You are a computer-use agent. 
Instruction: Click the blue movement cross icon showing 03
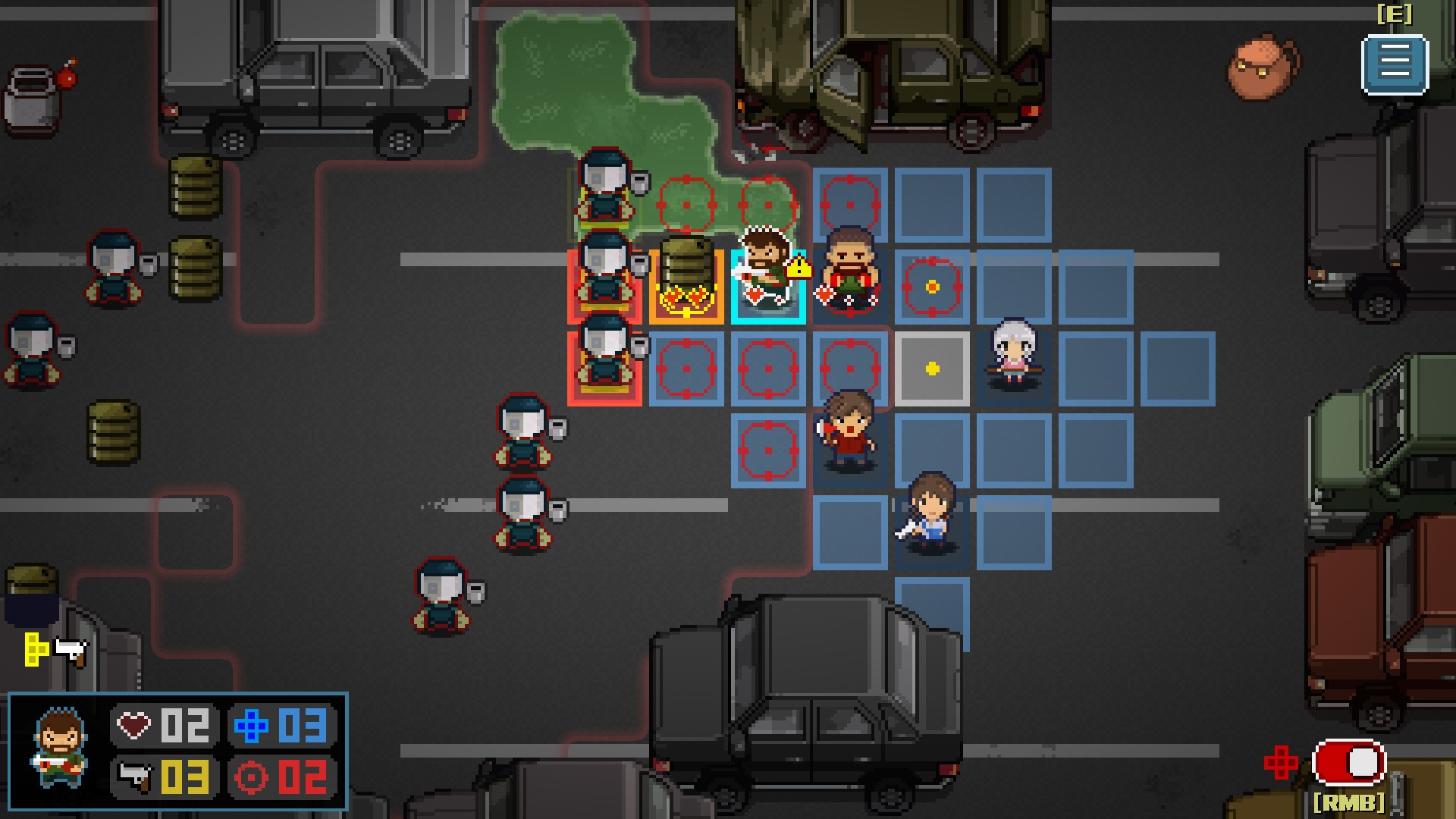pyautogui.click(x=250, y=726)
